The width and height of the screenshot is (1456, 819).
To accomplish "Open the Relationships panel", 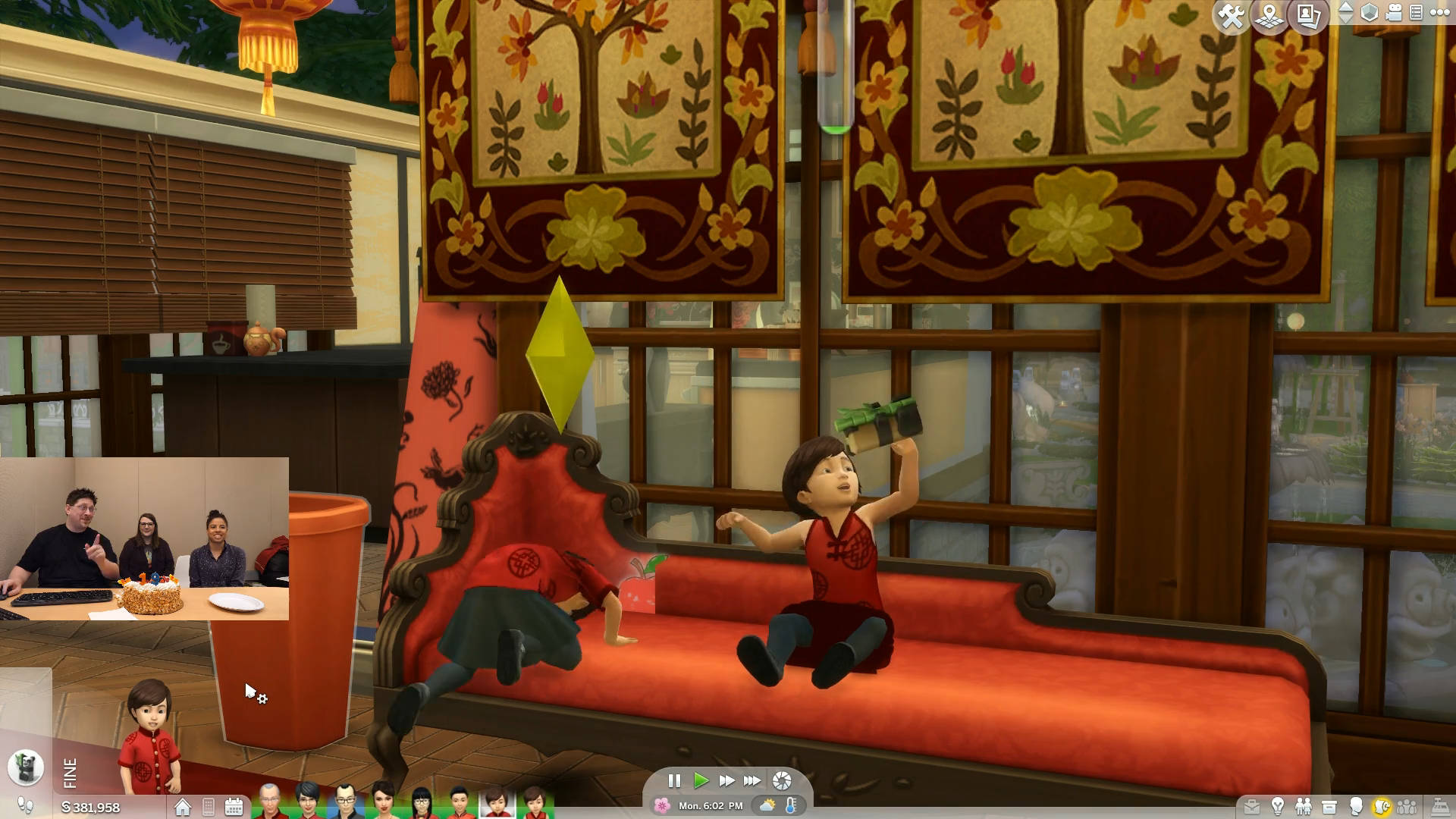I will [1304, 807].
